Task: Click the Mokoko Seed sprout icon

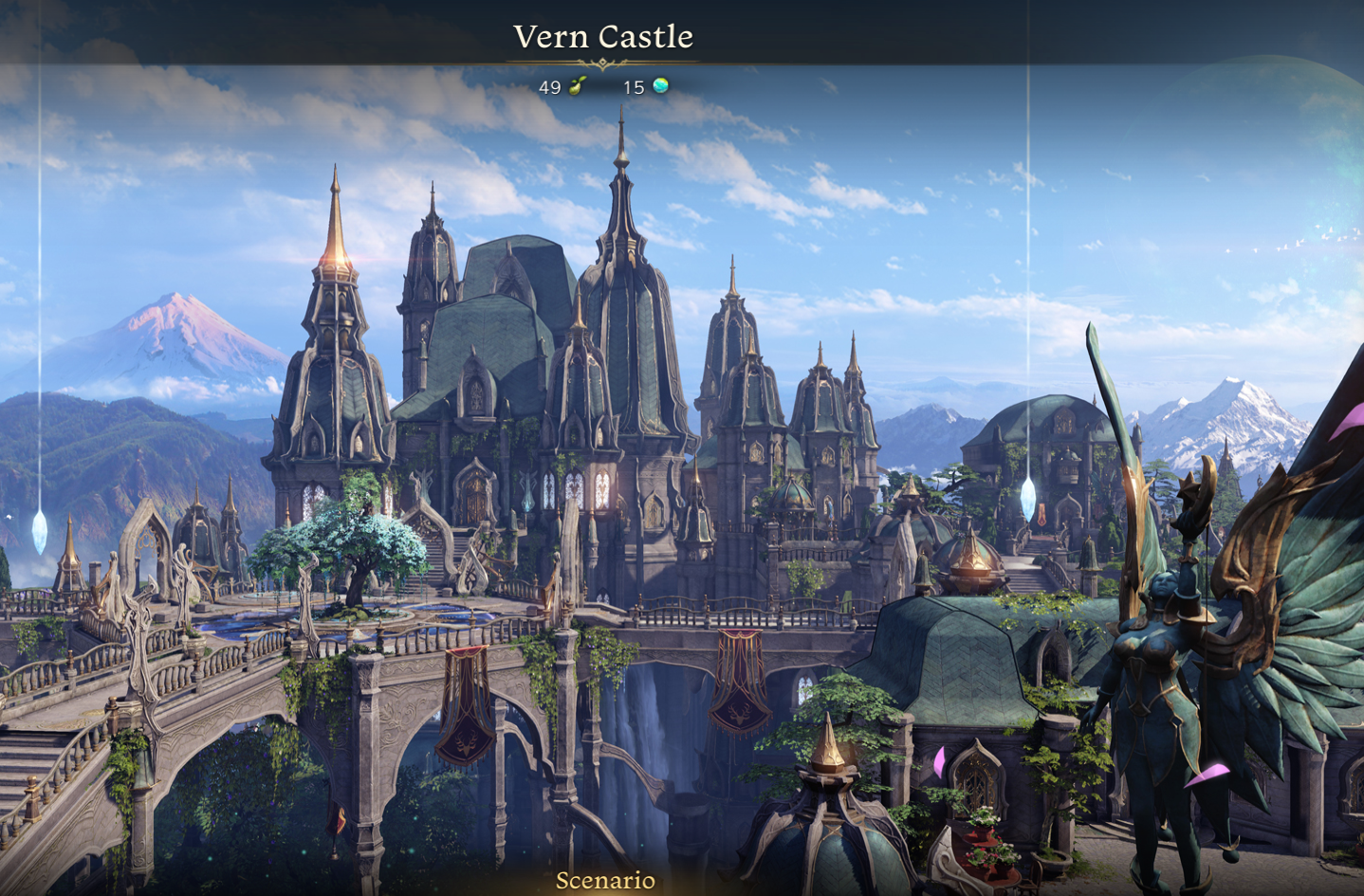Action: [x=576, y=88]
